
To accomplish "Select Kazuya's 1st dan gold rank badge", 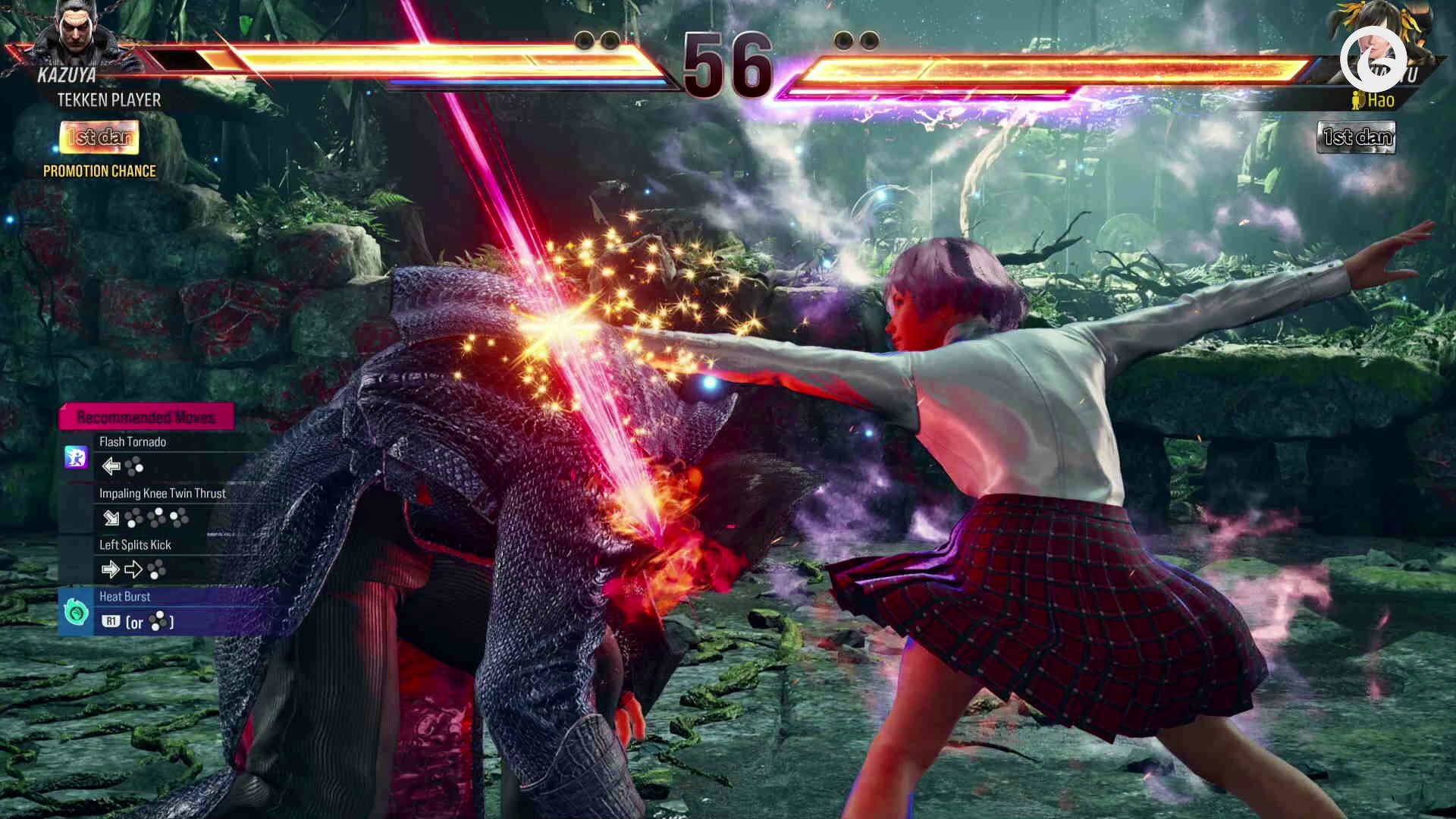I will coord(99,137).
